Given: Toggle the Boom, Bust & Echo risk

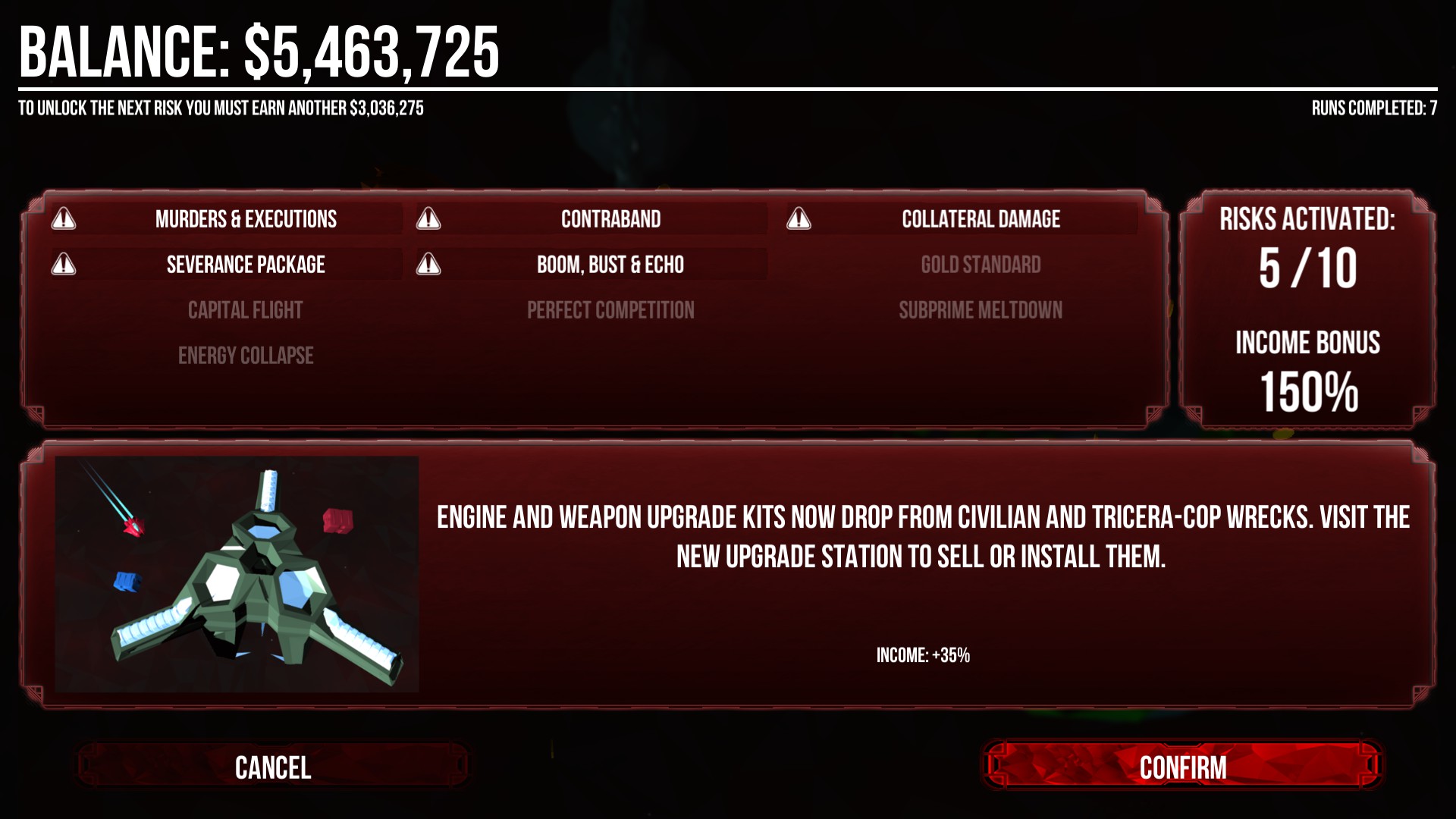Looking at the screenshot, I should coord(610,265).
